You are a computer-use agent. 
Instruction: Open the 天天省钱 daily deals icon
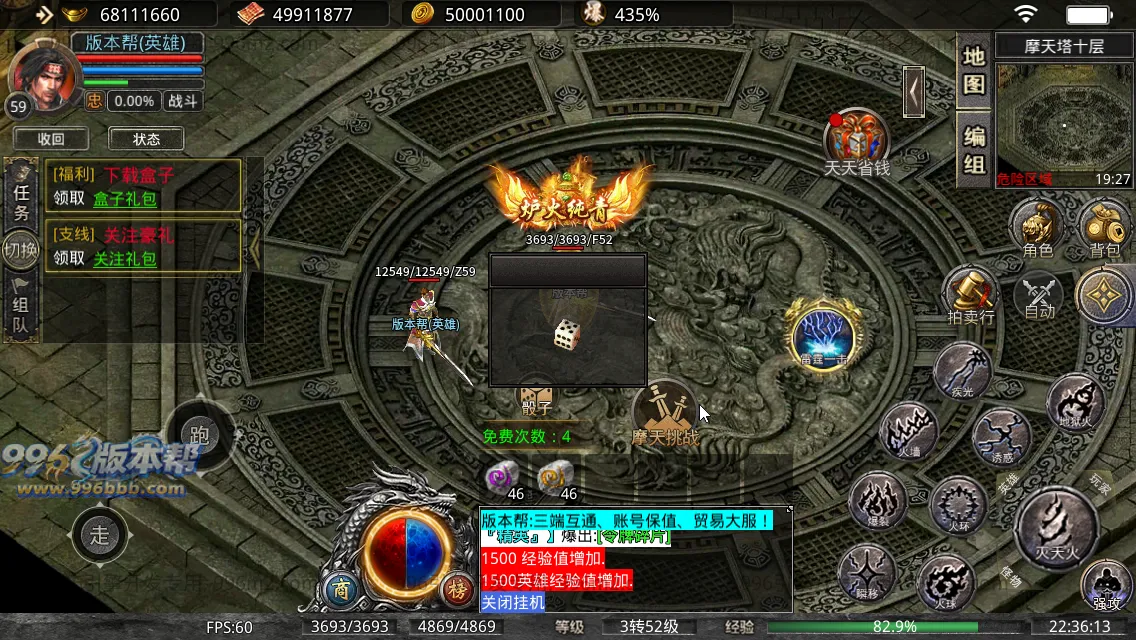coord(857,141)
